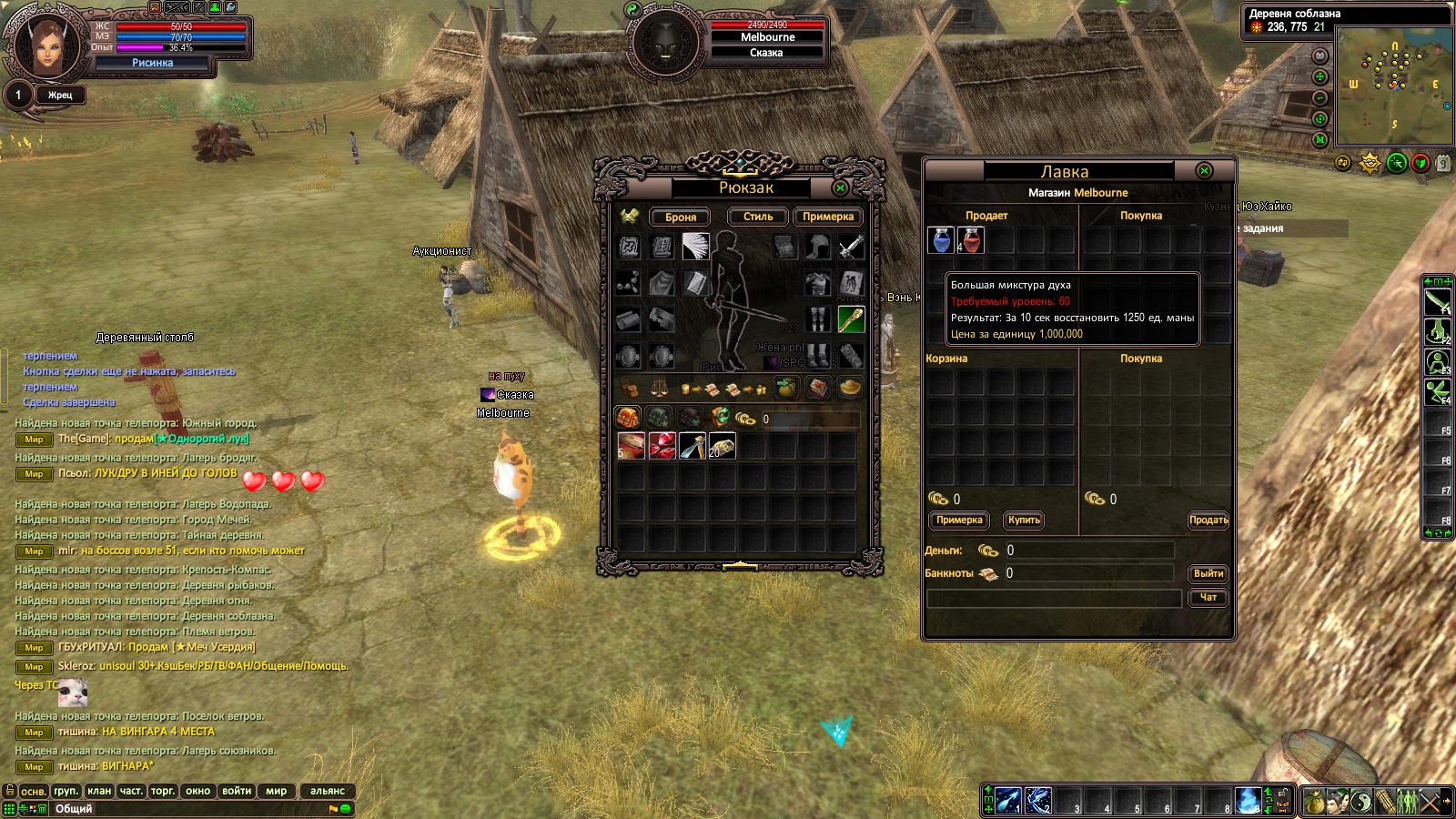Select the red health potion in shop
This screenshot has height=819, width=1456.
point(971,240)
